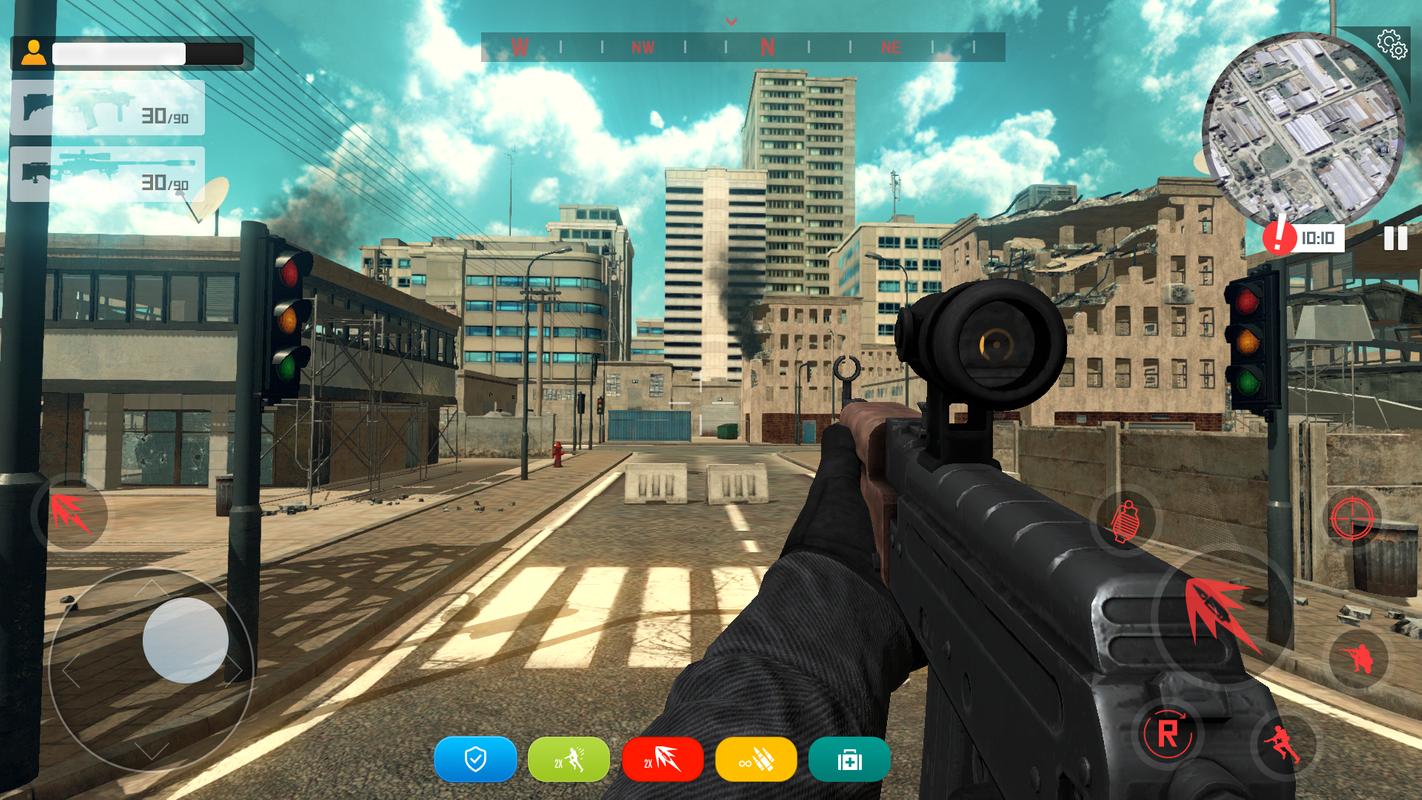Tap the virtual movement joystick knob
Screen dimensions: 1422x800
(185, 640)
